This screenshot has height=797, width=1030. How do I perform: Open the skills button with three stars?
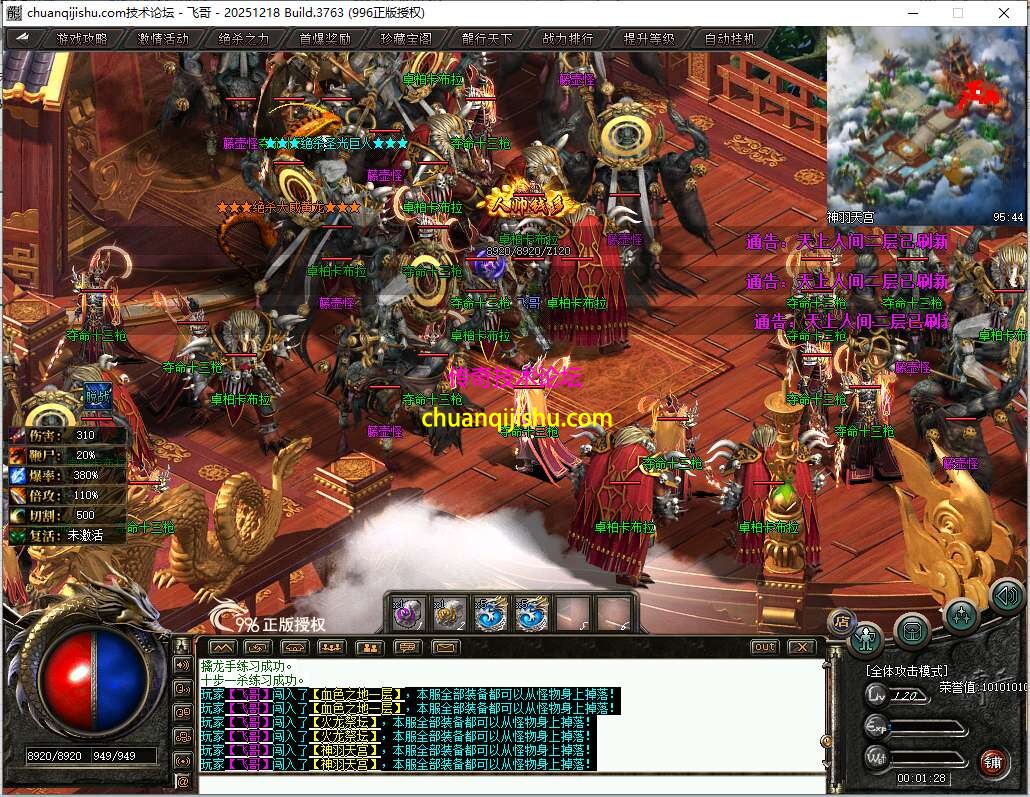[960, 614]
